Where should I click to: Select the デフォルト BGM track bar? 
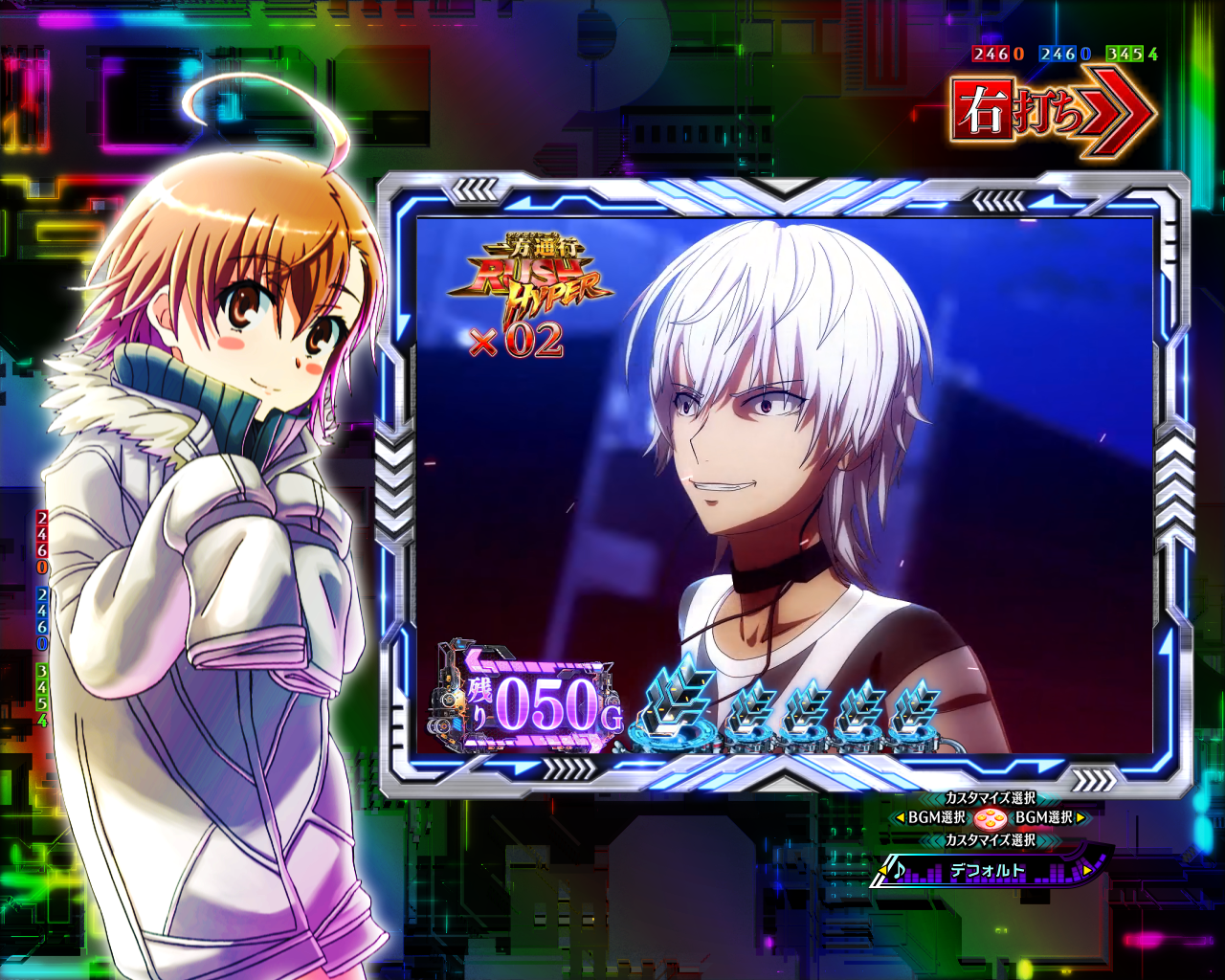[989, 871]
